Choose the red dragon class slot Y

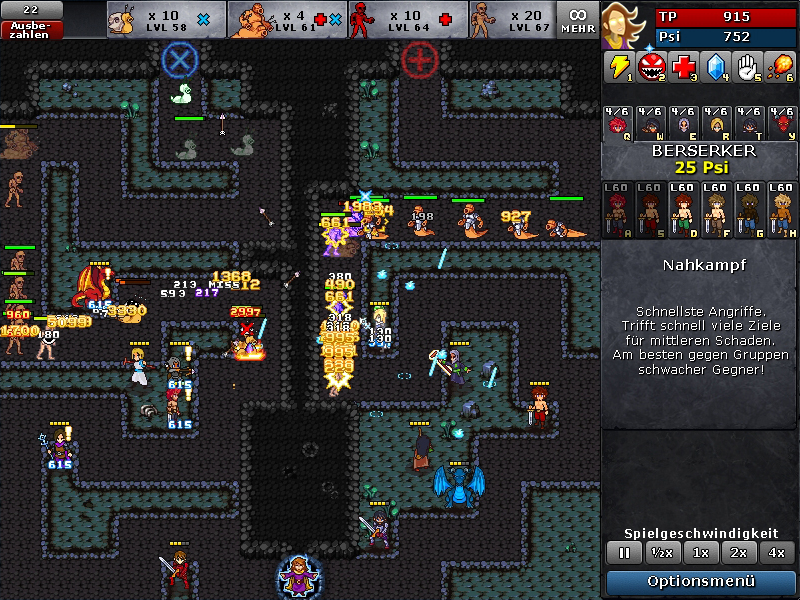(x=781, y=124)
